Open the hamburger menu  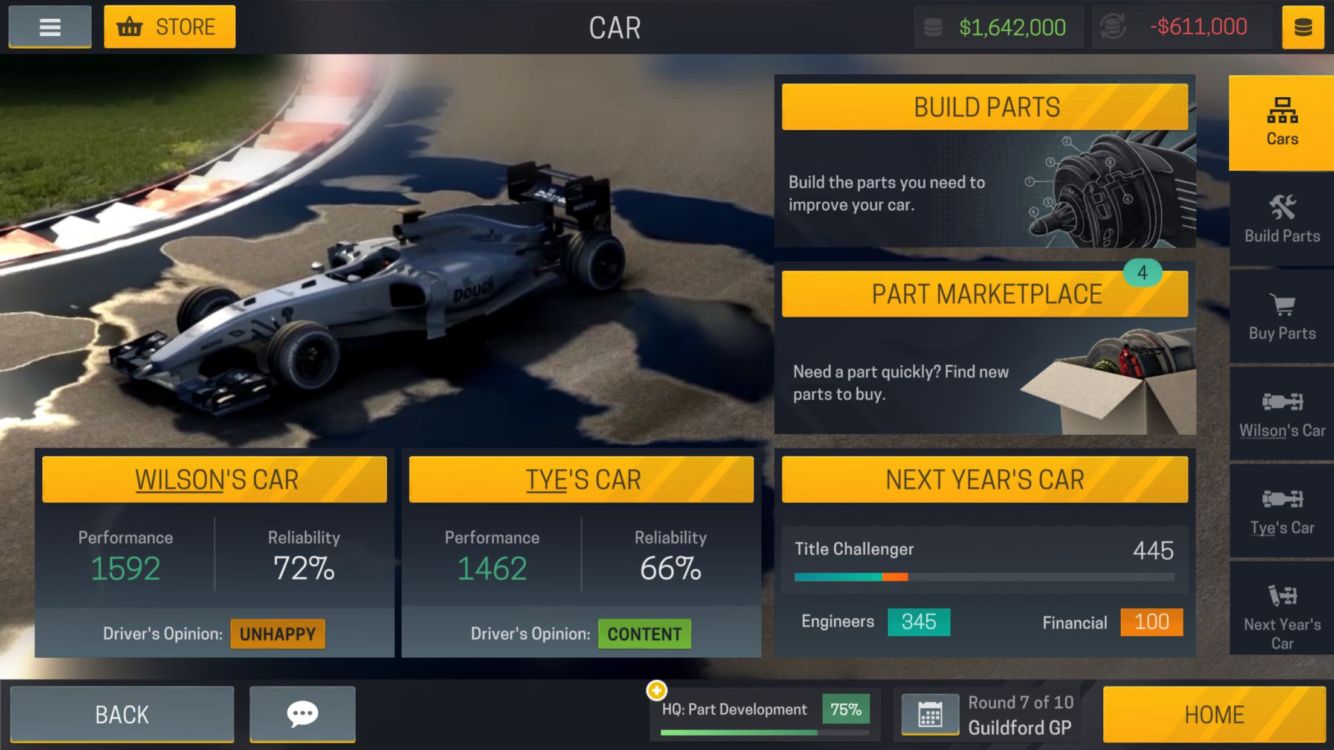pos(50,27)
